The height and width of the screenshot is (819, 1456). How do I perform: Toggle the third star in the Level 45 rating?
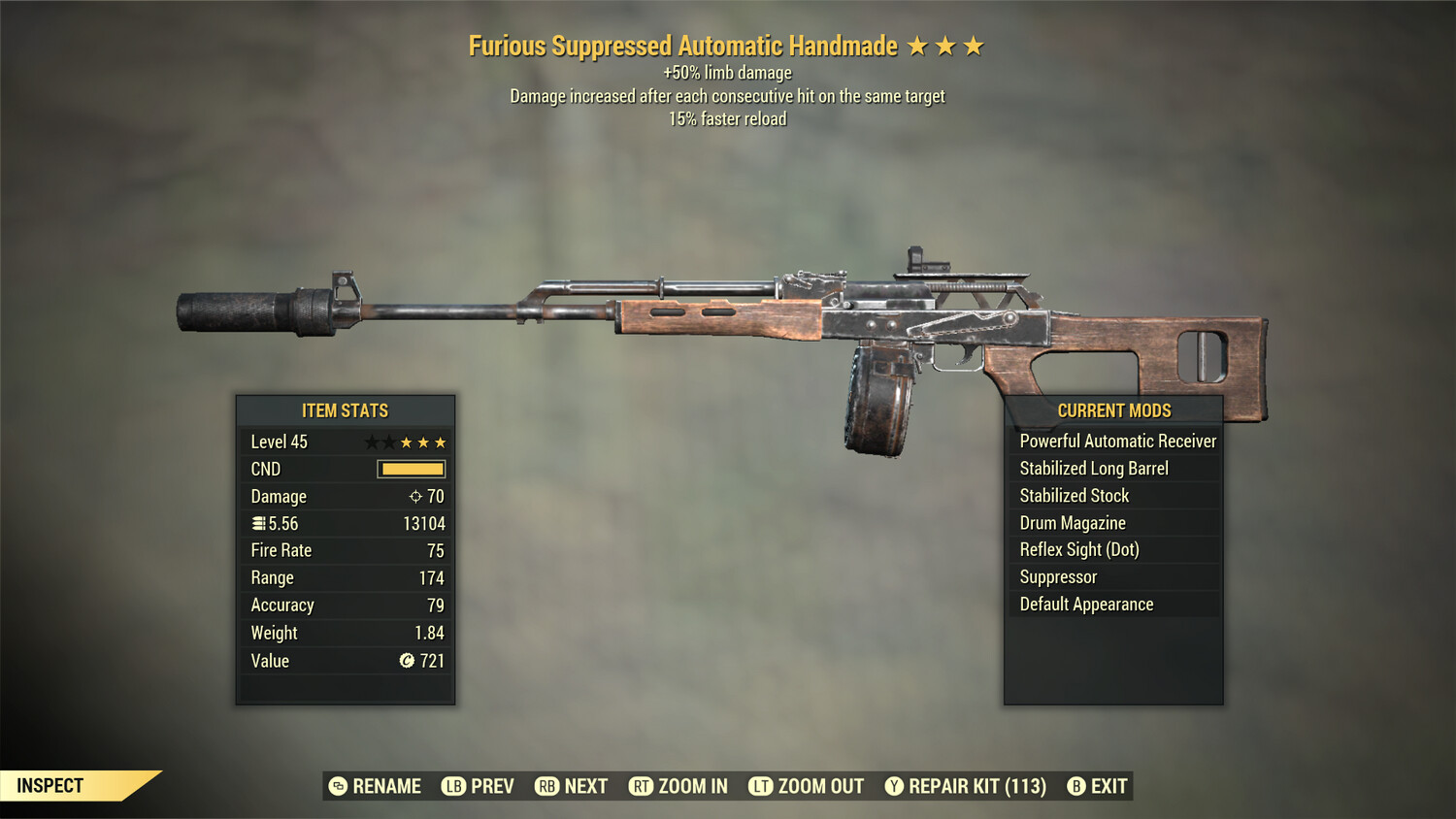[x=408, y=442]
